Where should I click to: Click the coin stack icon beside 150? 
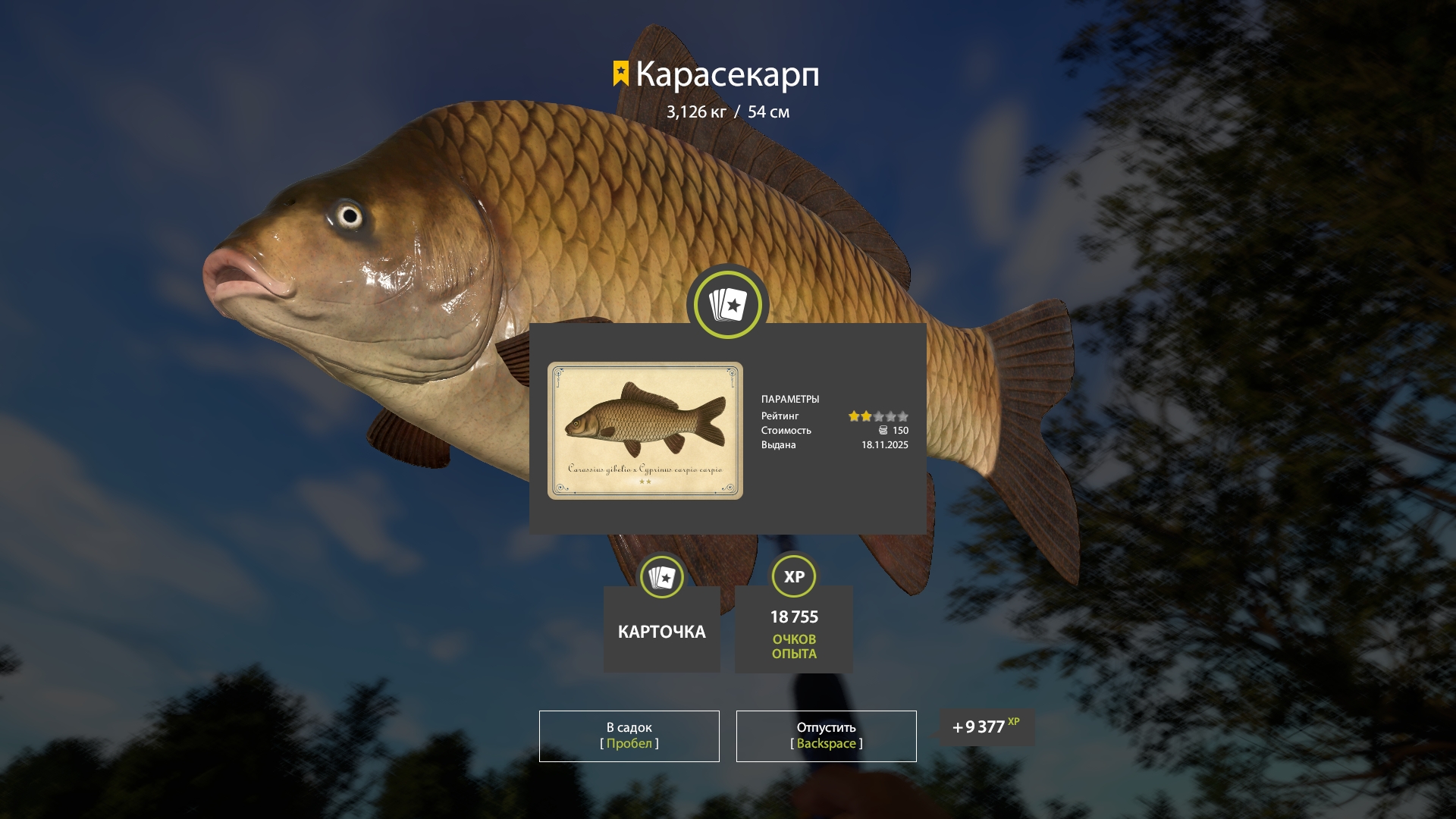pyautogui.click(x=880, y=430)
